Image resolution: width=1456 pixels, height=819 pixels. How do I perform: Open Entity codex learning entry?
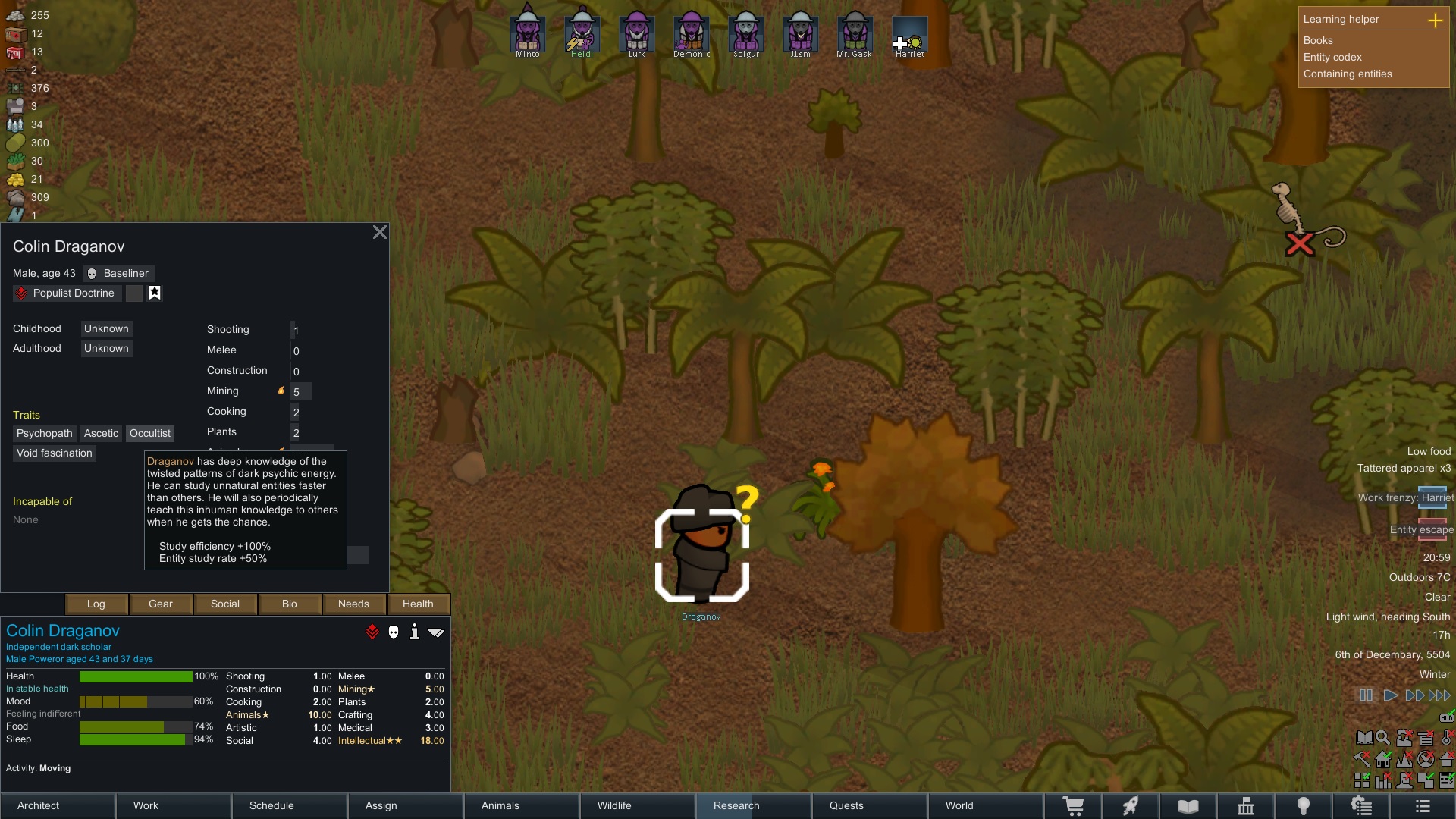(1332, 58)
